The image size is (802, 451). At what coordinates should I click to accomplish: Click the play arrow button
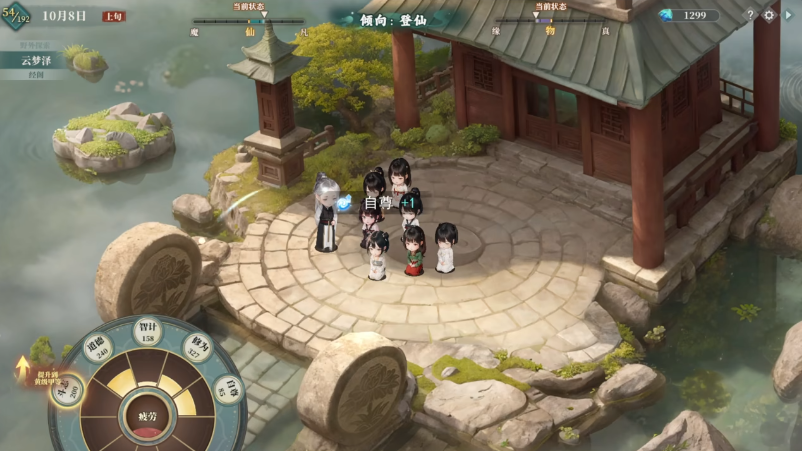tap(788, 15)
